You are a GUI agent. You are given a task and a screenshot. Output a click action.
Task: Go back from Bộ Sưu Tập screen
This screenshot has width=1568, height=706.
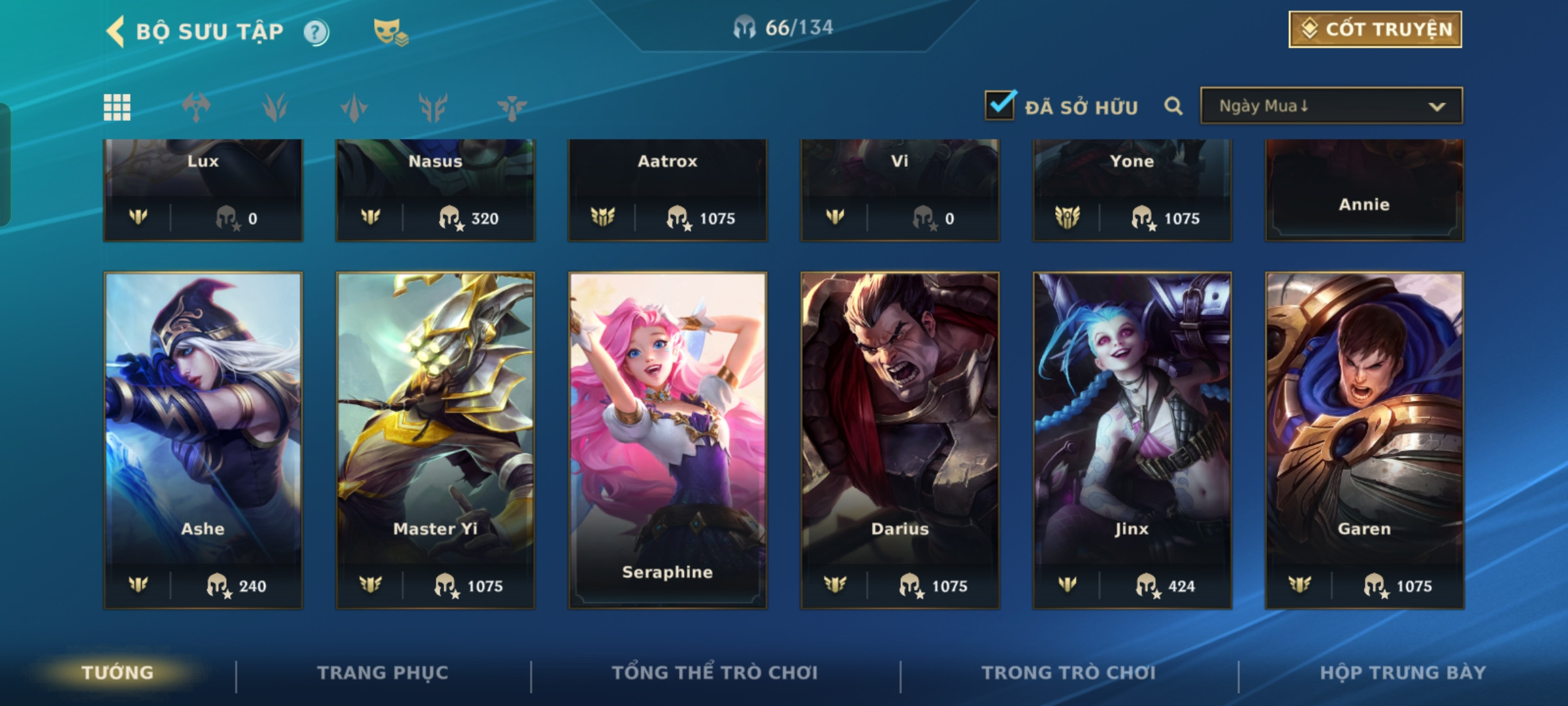(116, 31)
